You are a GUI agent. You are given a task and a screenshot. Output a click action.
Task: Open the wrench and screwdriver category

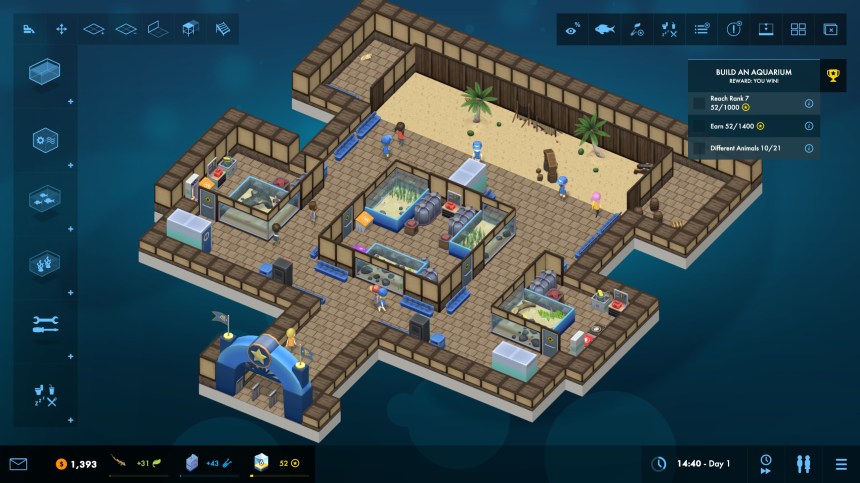coord(45,324)
